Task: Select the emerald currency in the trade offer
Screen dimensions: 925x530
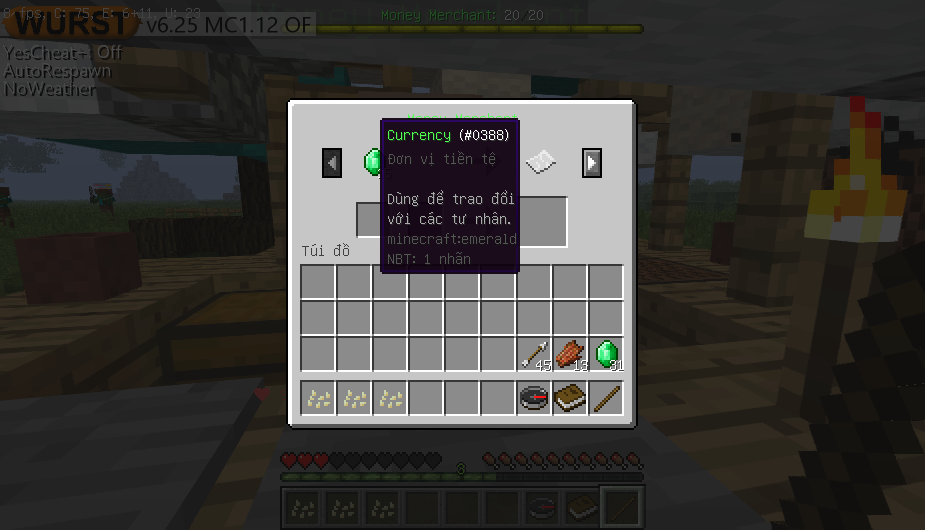Action: (372, 160)
